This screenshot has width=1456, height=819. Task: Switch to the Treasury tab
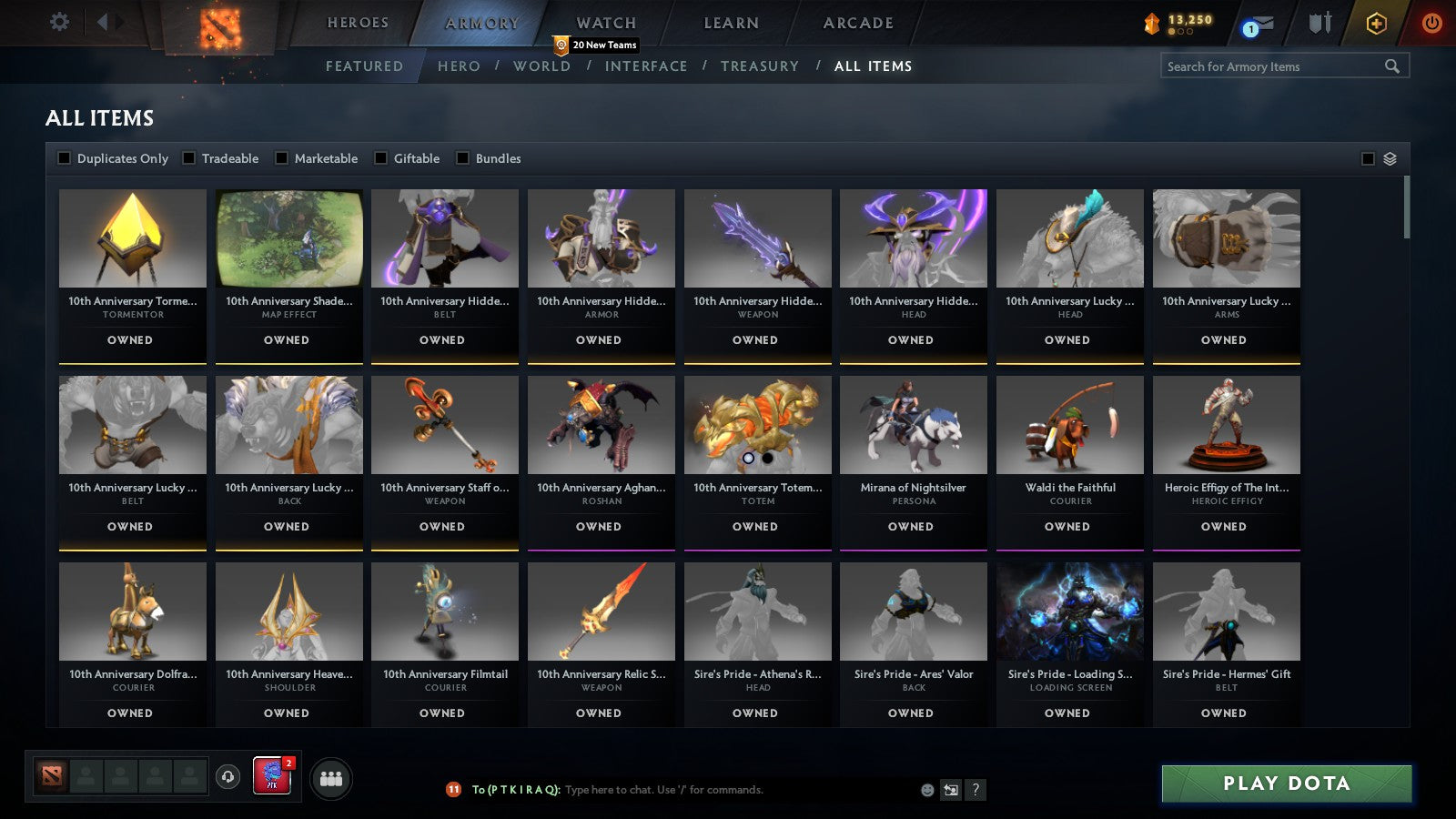coord(761,66)
